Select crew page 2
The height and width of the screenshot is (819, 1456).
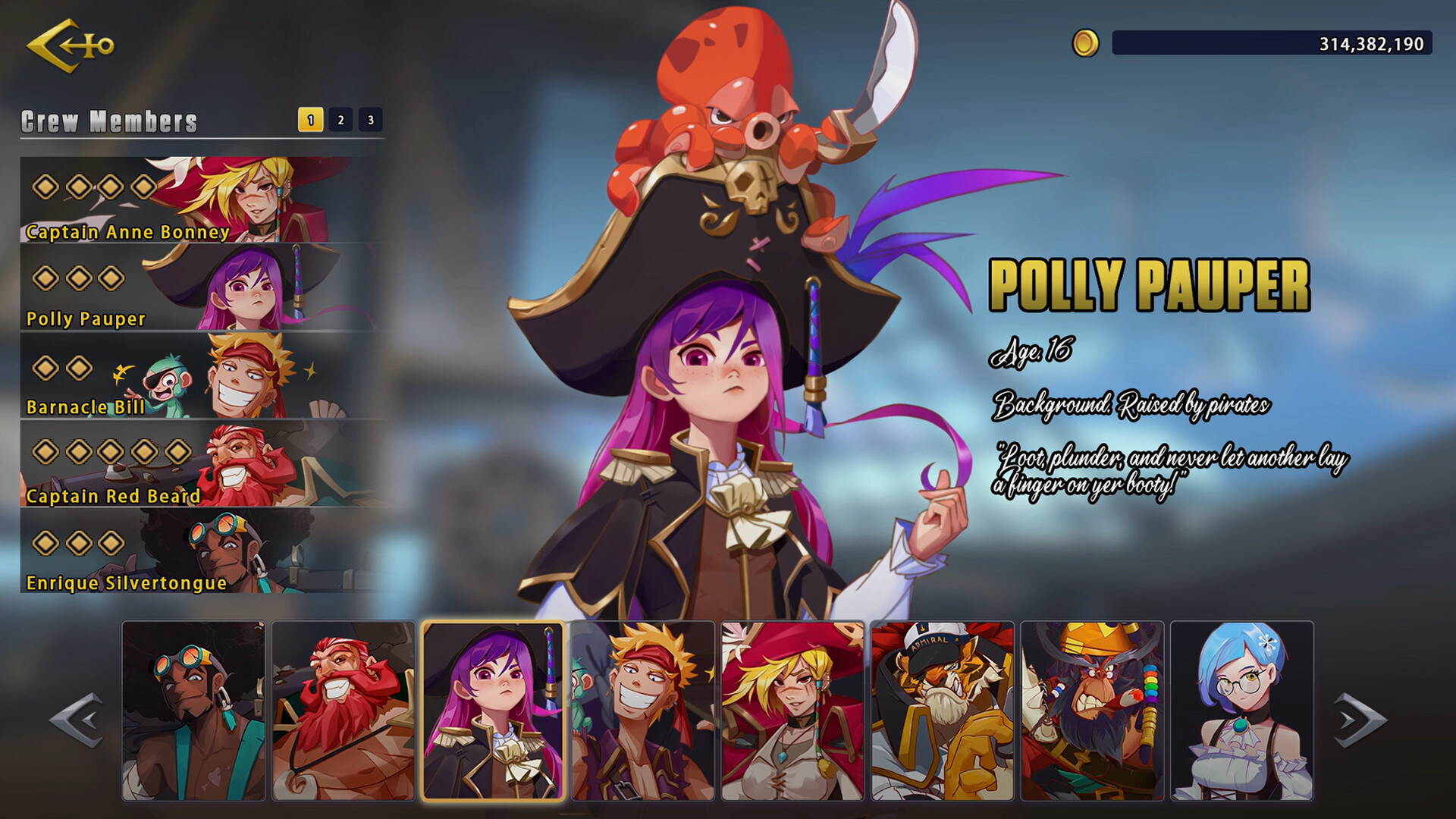[x=339, y=118]
